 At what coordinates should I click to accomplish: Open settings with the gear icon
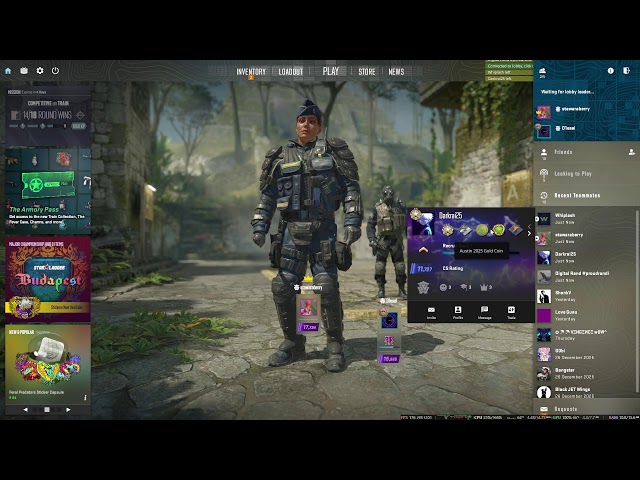40,71
